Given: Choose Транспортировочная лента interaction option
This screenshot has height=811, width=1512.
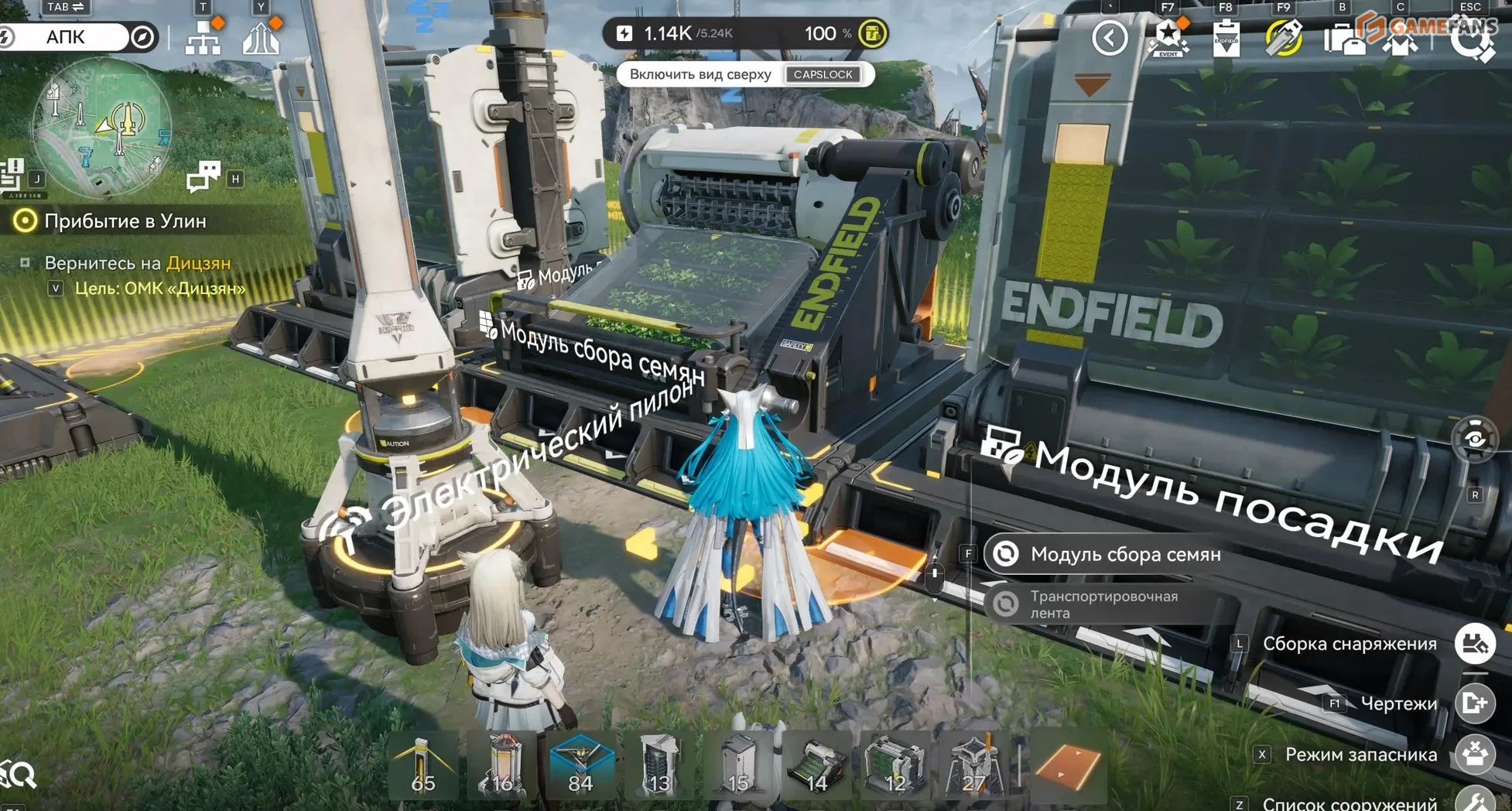Looking at the screenshot, I should click(1103, 604).
